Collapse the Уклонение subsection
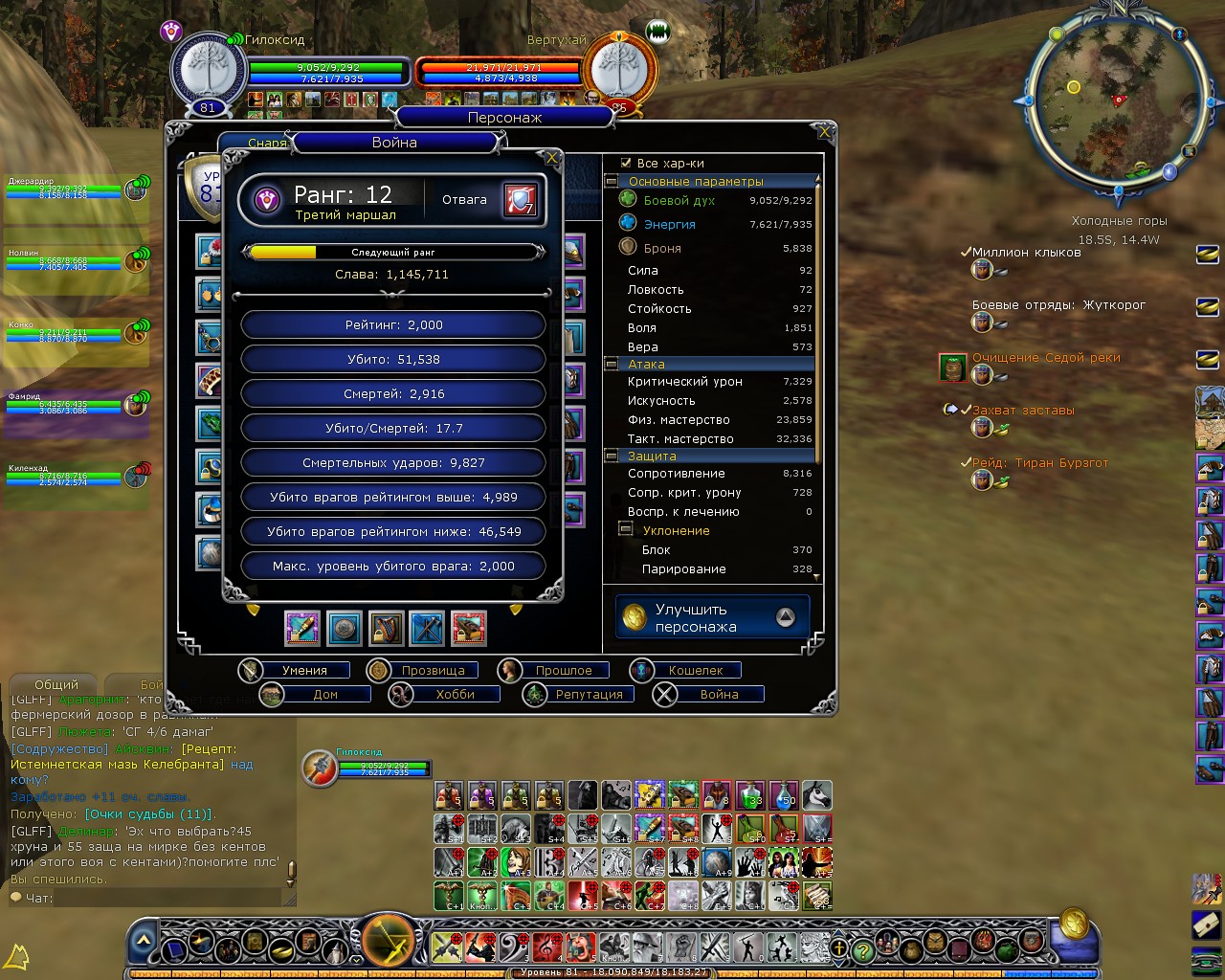 click(x=626, y=529)
